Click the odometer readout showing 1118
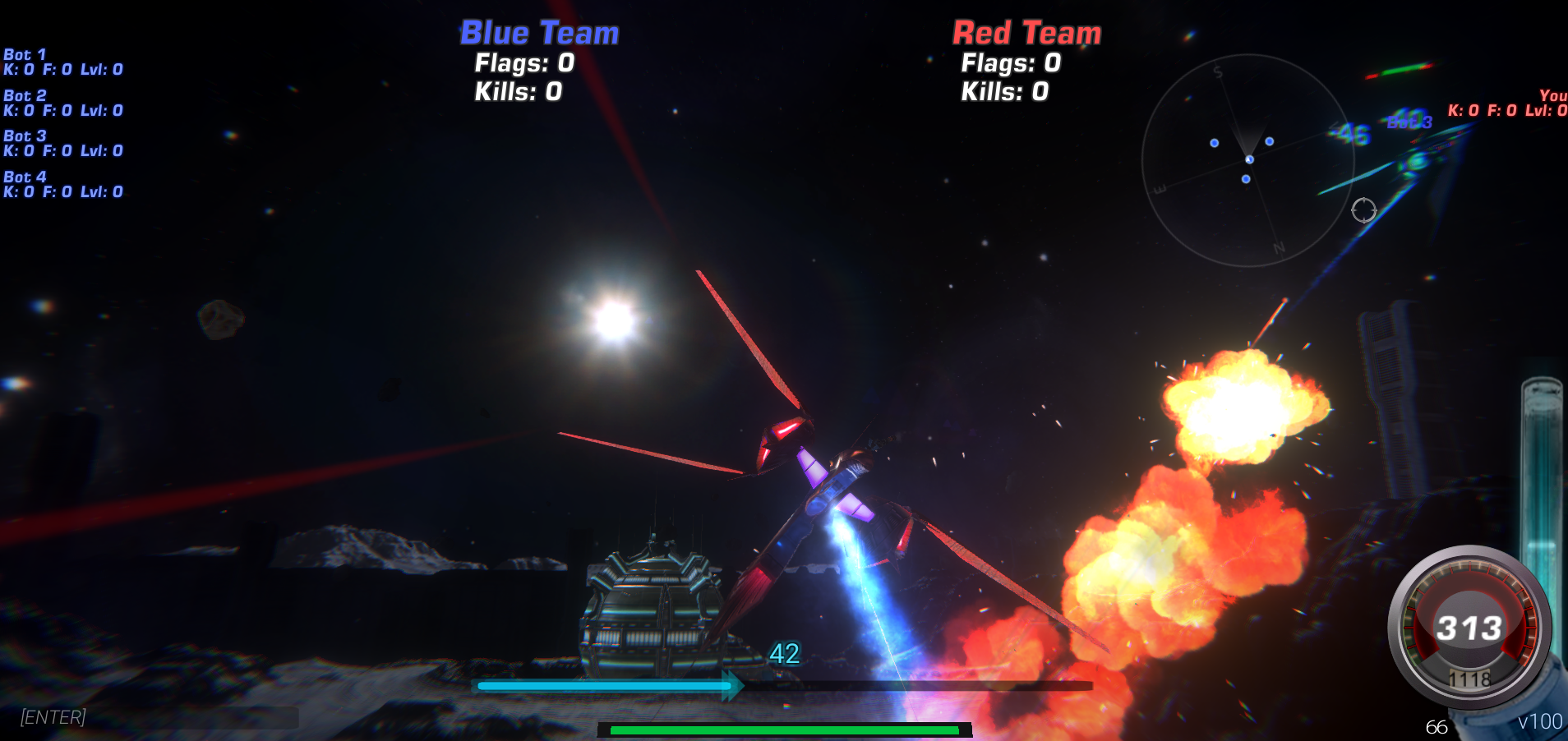This screenshot has height=741, width=1568. pos(1470,679)
